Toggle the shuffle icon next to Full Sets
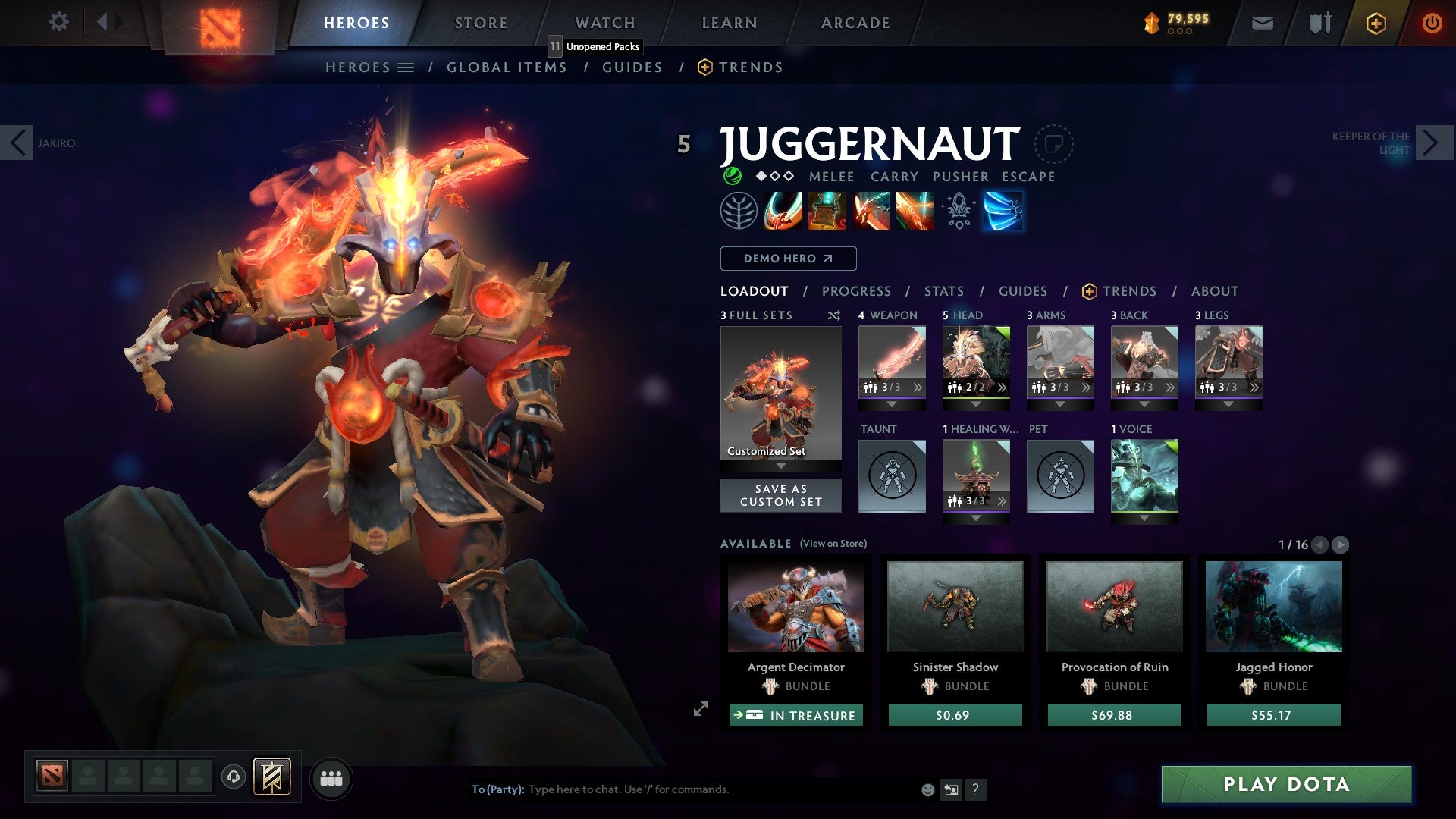The image size is (1456, 819). click(x=833, y=315)
